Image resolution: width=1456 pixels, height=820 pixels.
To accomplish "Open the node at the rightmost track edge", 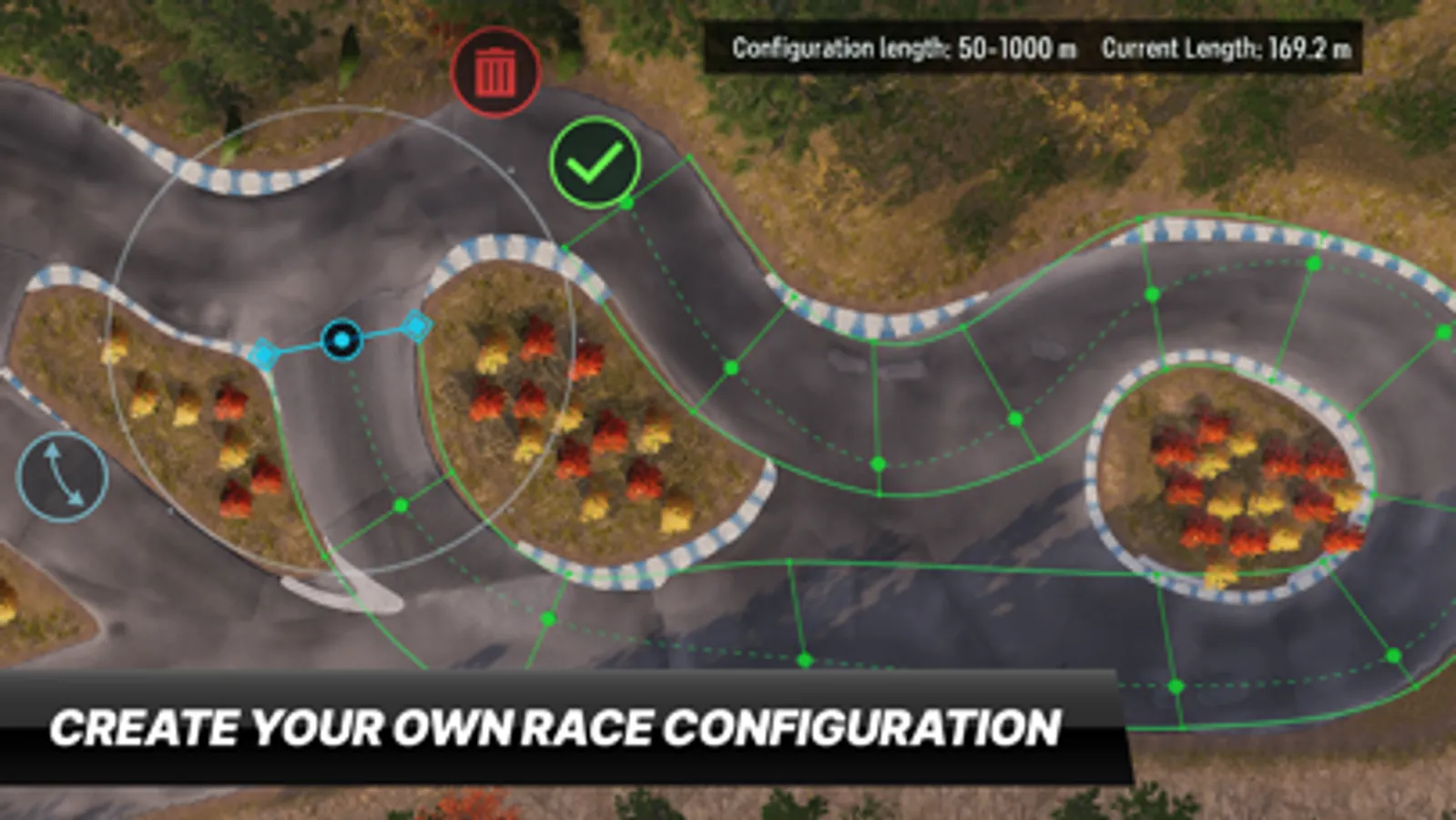I will (x=1443, y=331).
